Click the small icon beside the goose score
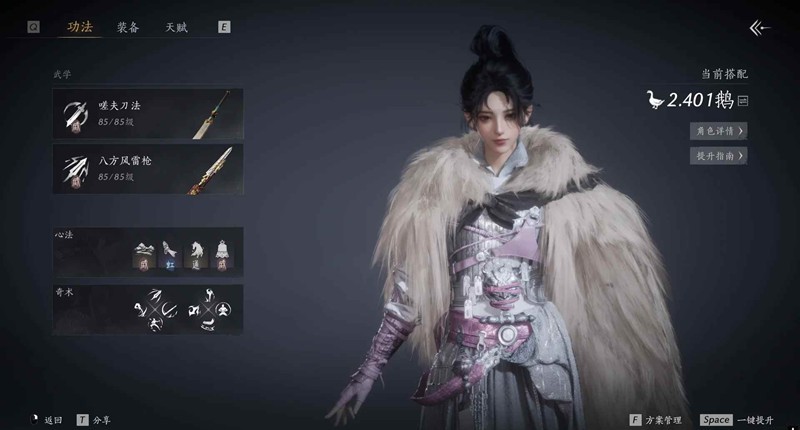 tap(743, 100)
